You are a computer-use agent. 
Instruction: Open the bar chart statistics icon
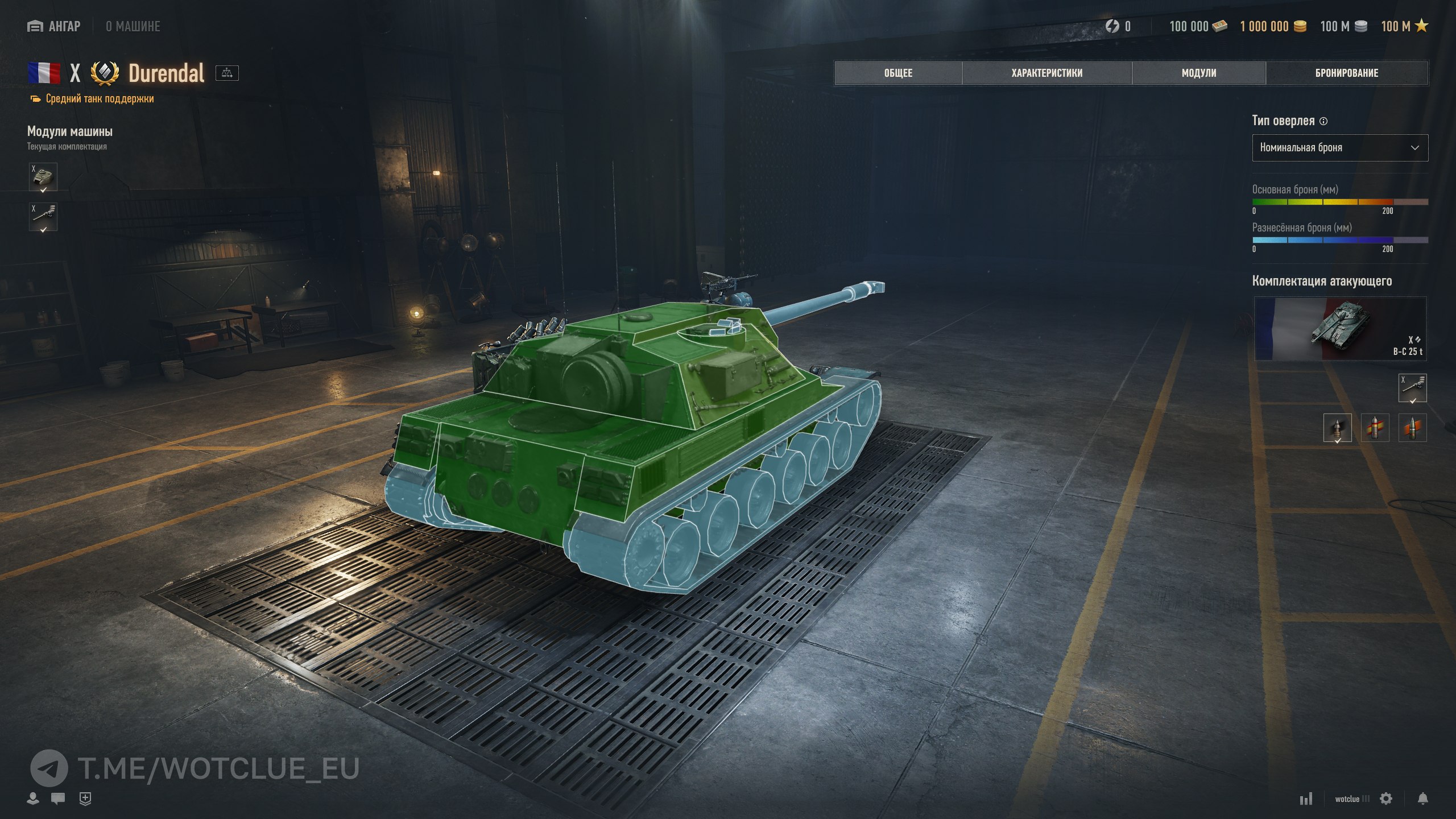[1306, 799]
